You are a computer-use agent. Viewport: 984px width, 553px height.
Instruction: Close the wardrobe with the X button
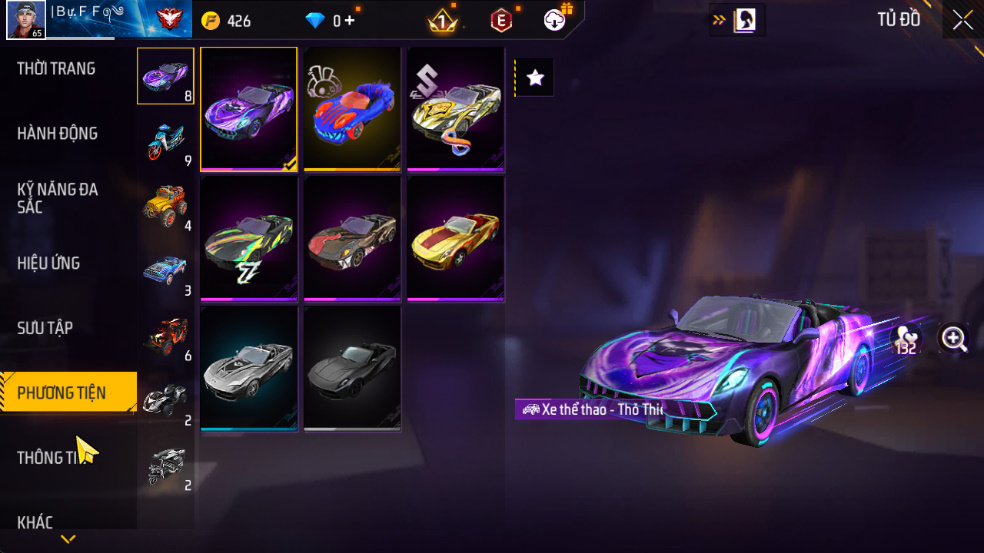click(x=962, y=20)
